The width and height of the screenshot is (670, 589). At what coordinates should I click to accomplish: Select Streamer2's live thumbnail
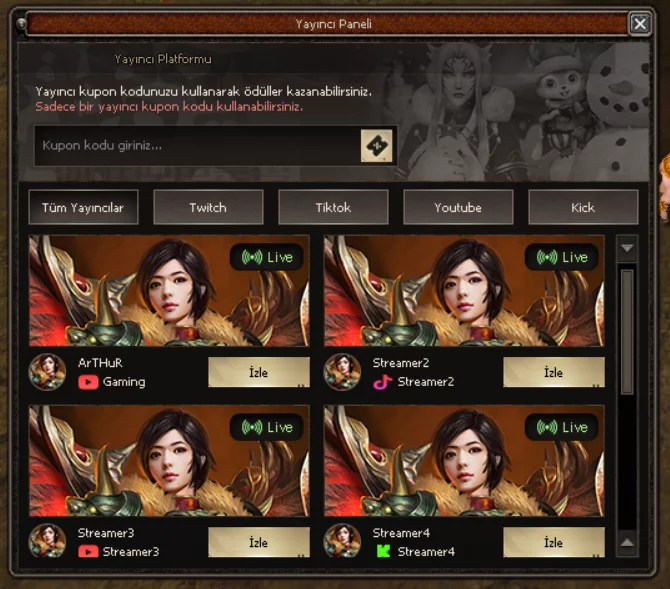[464, 291]
